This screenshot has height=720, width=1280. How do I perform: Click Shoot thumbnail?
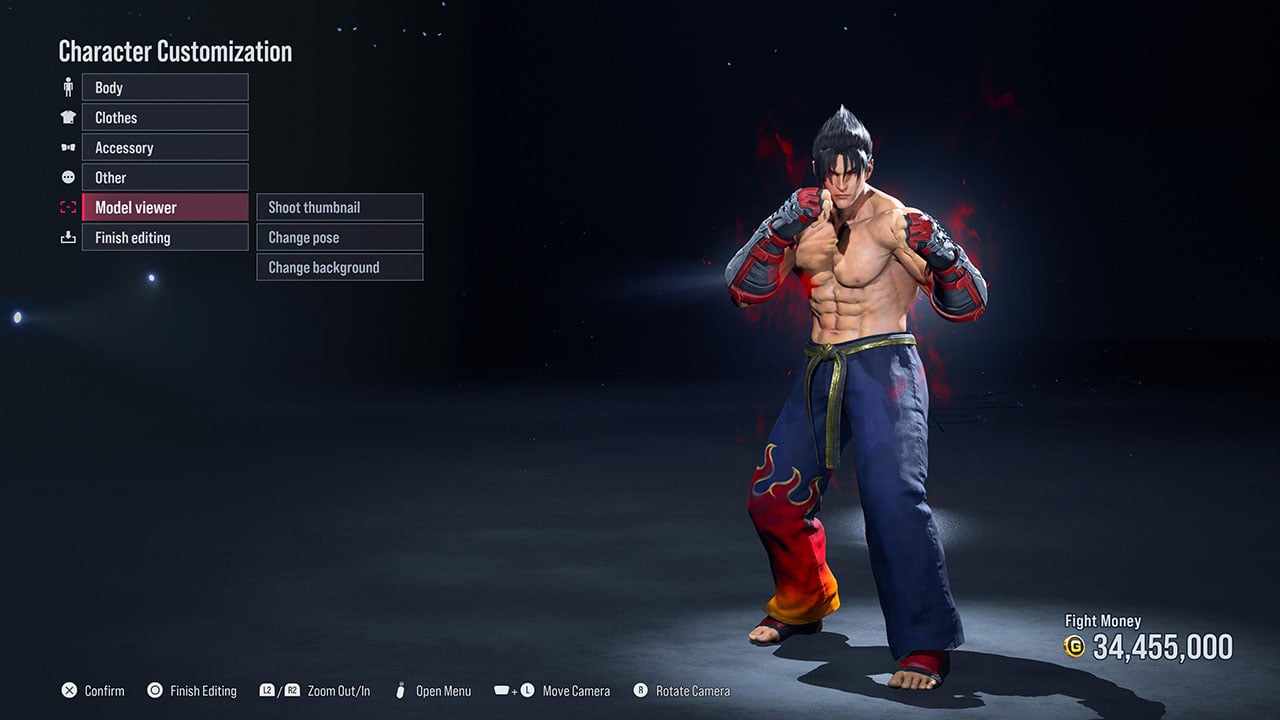point(339,207)
